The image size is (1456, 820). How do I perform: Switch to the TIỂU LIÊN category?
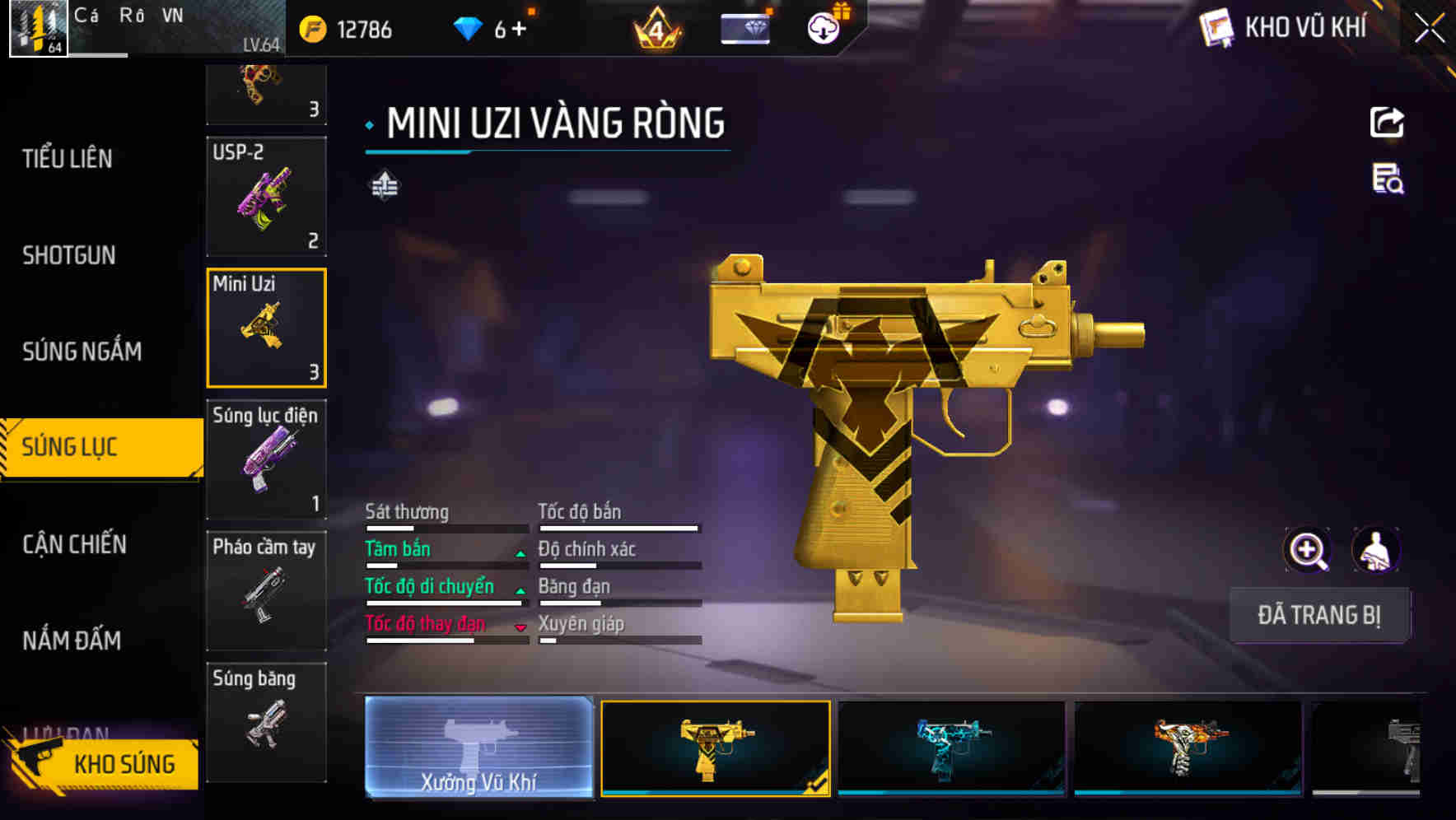(68, 158)
